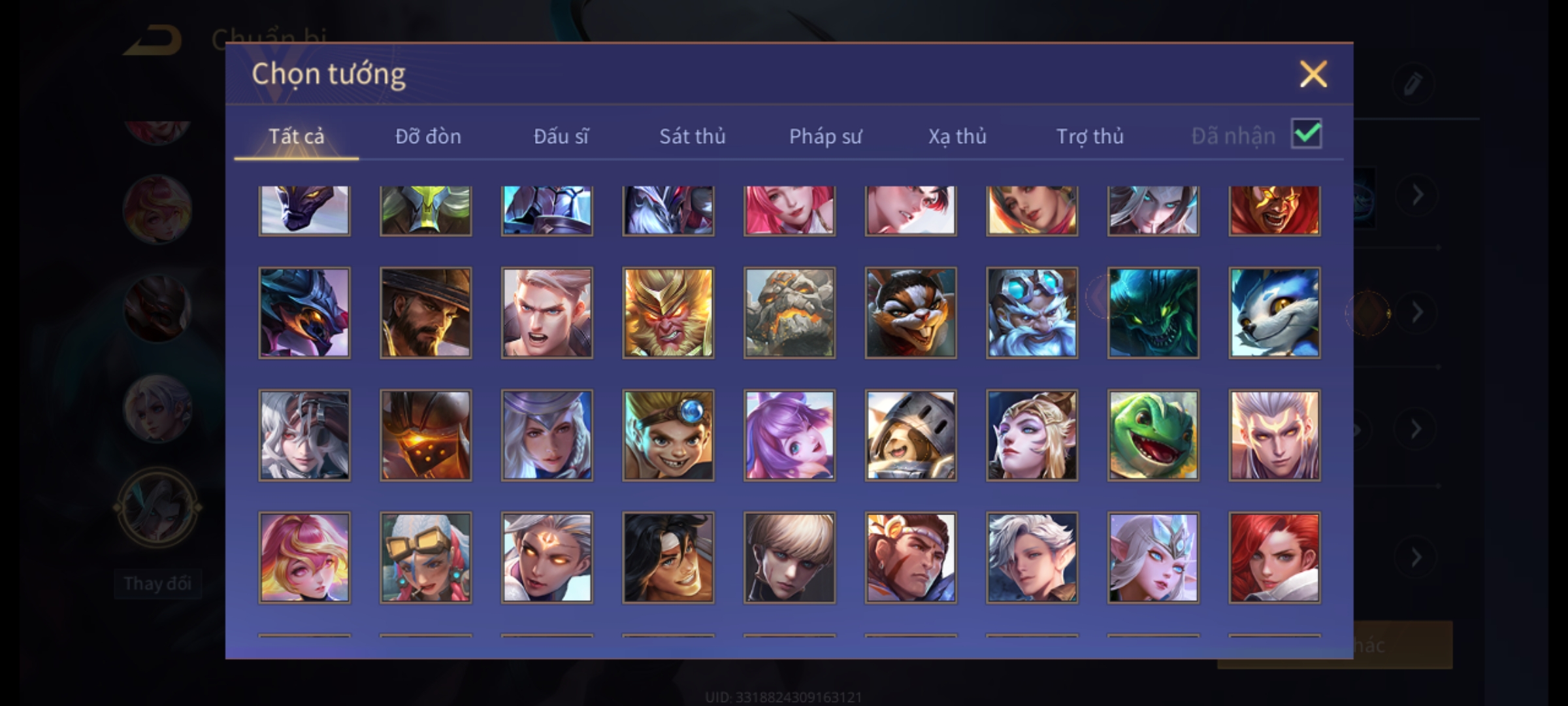
Task: Select the stone golem hero portrait
Action: (789, 312)
